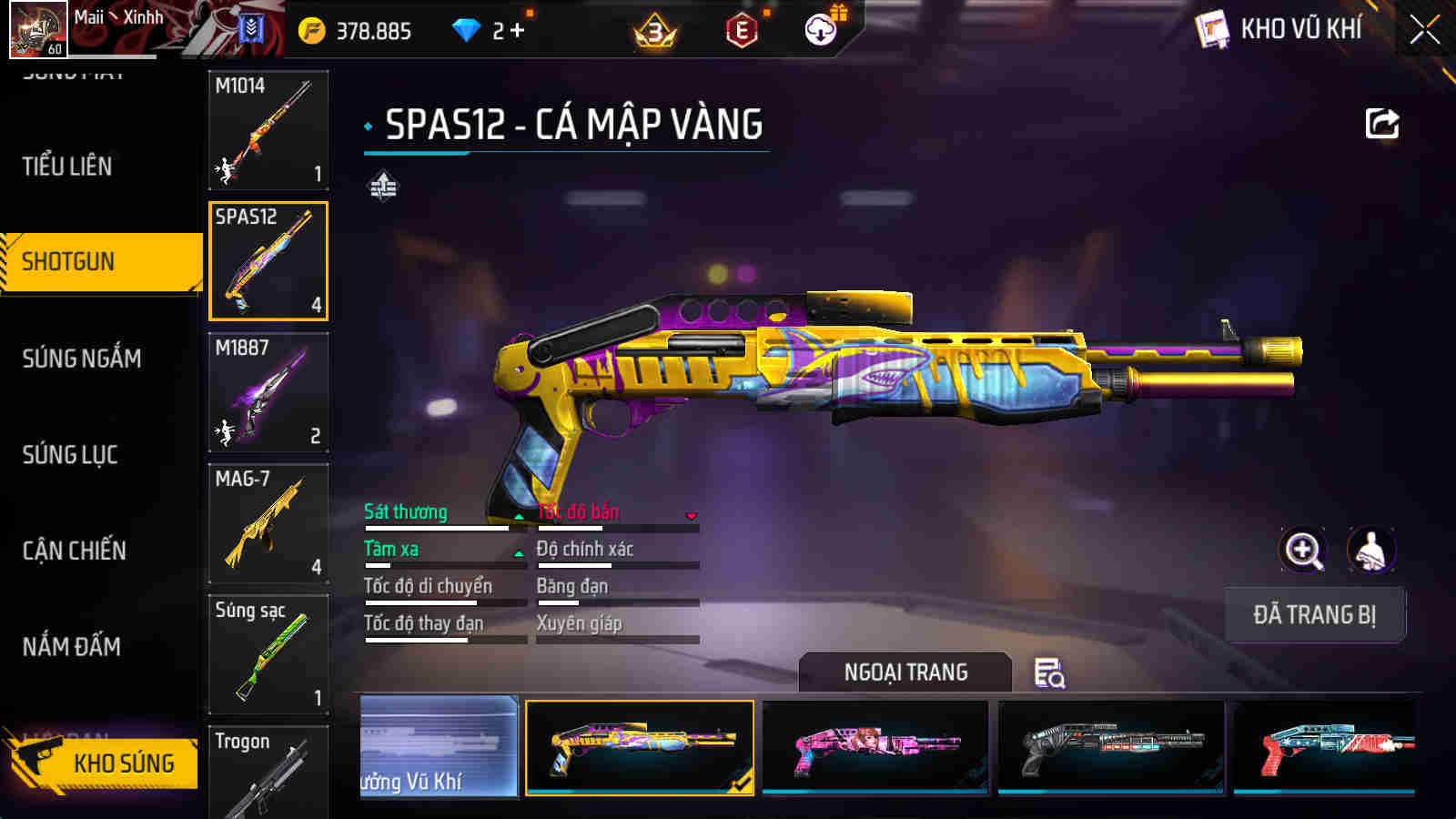Screen dimensions: 1456x819
Task: Open the Ngoại Trang tab
Action: [905, 672]
